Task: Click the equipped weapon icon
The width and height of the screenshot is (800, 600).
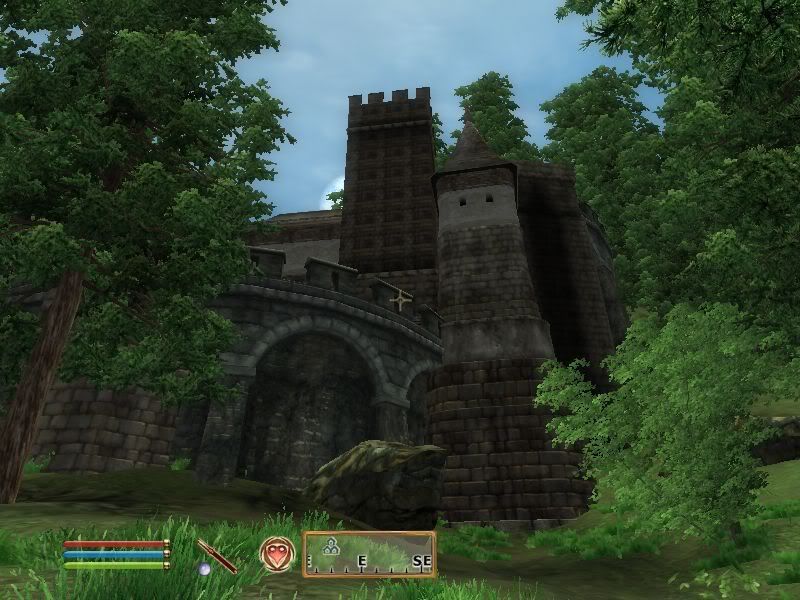Action: coord(217,555)
